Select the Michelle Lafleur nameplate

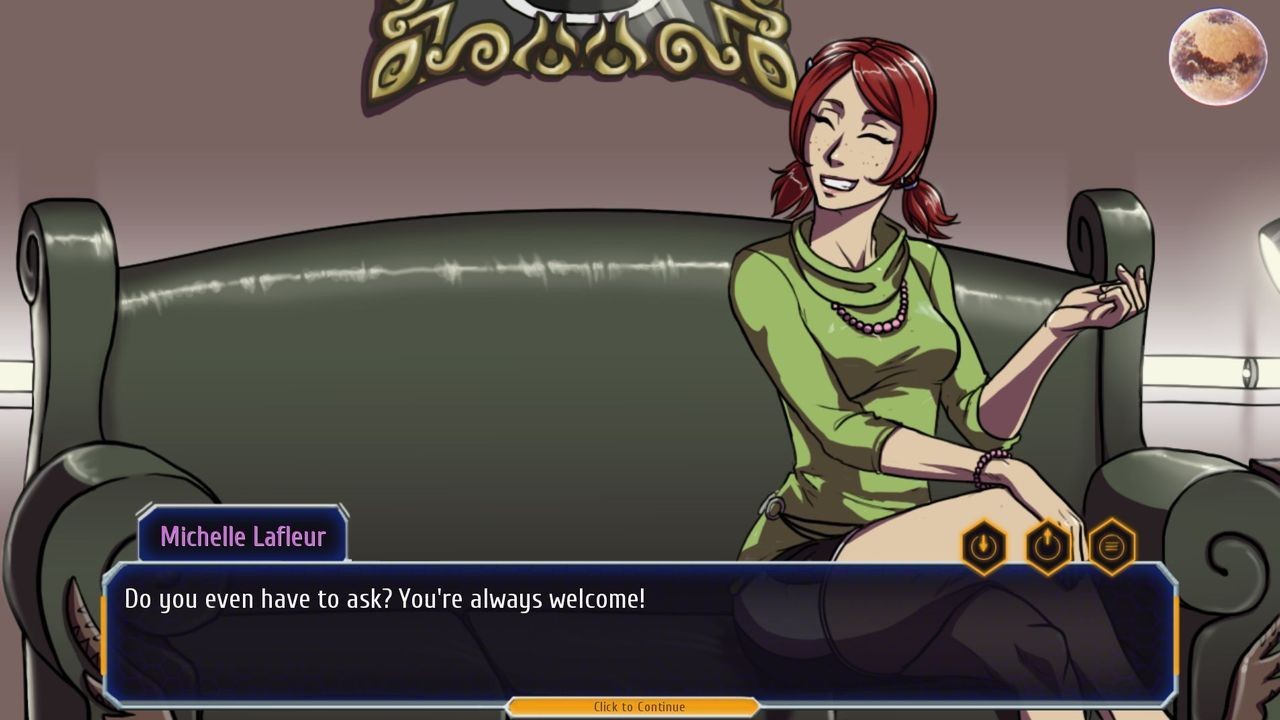[x=243, y=538]
